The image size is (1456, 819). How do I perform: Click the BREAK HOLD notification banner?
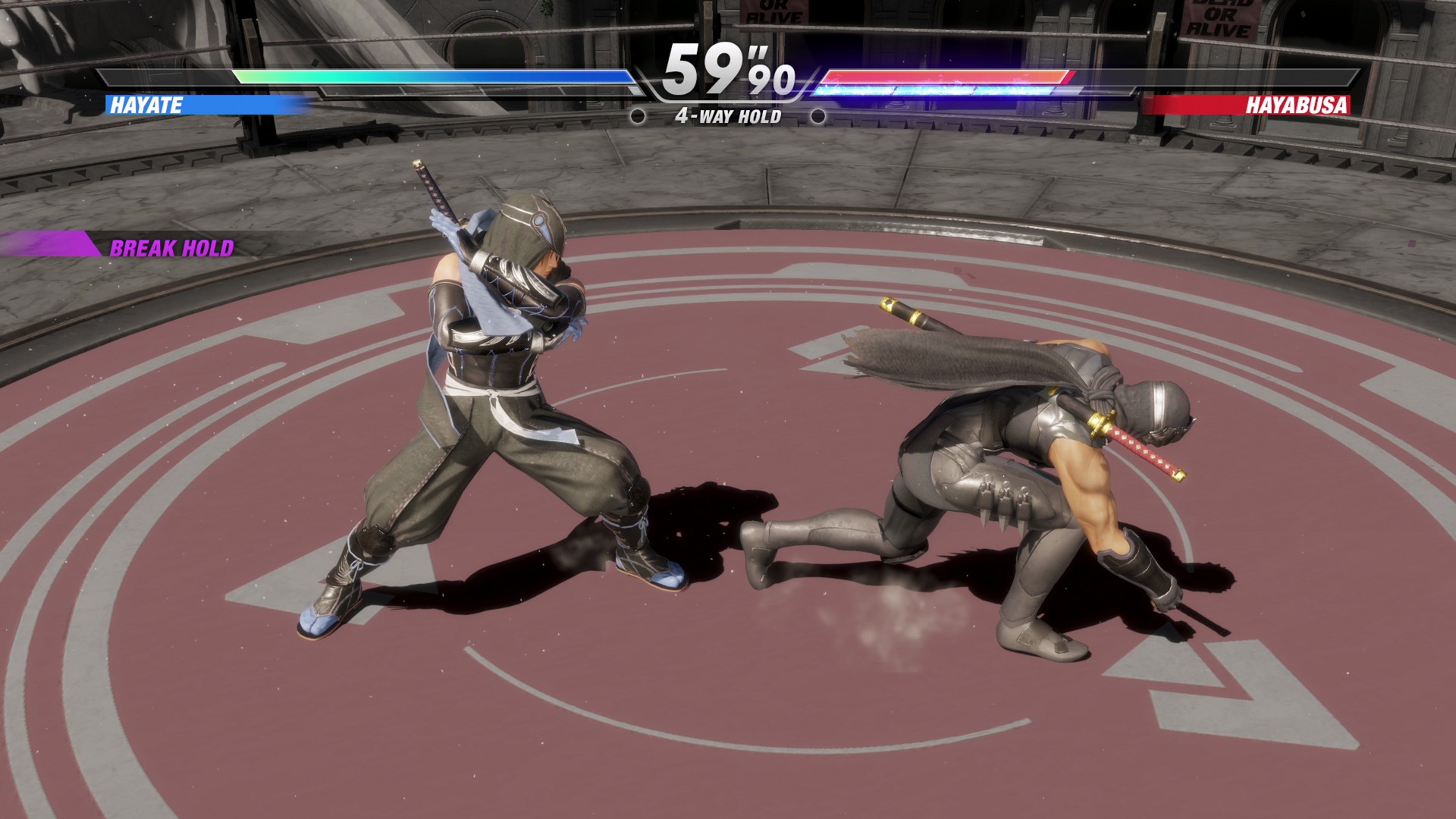pyautogui.click(x=173, y=246)
